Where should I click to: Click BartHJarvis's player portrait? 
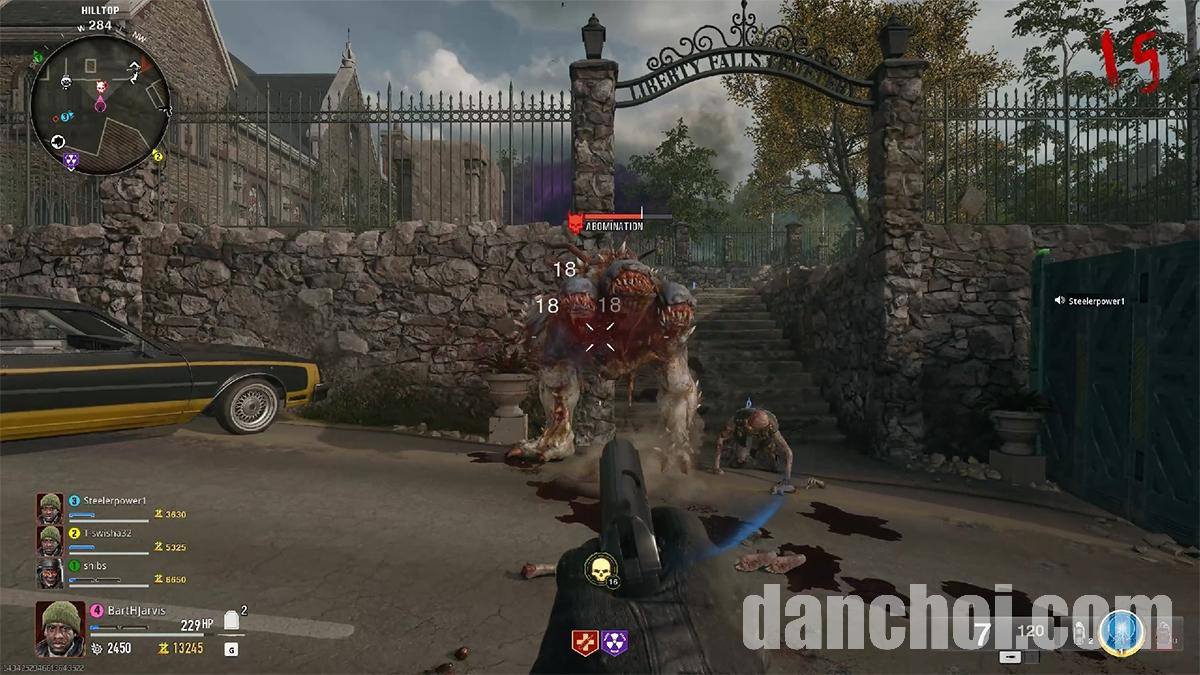(60, 627)
